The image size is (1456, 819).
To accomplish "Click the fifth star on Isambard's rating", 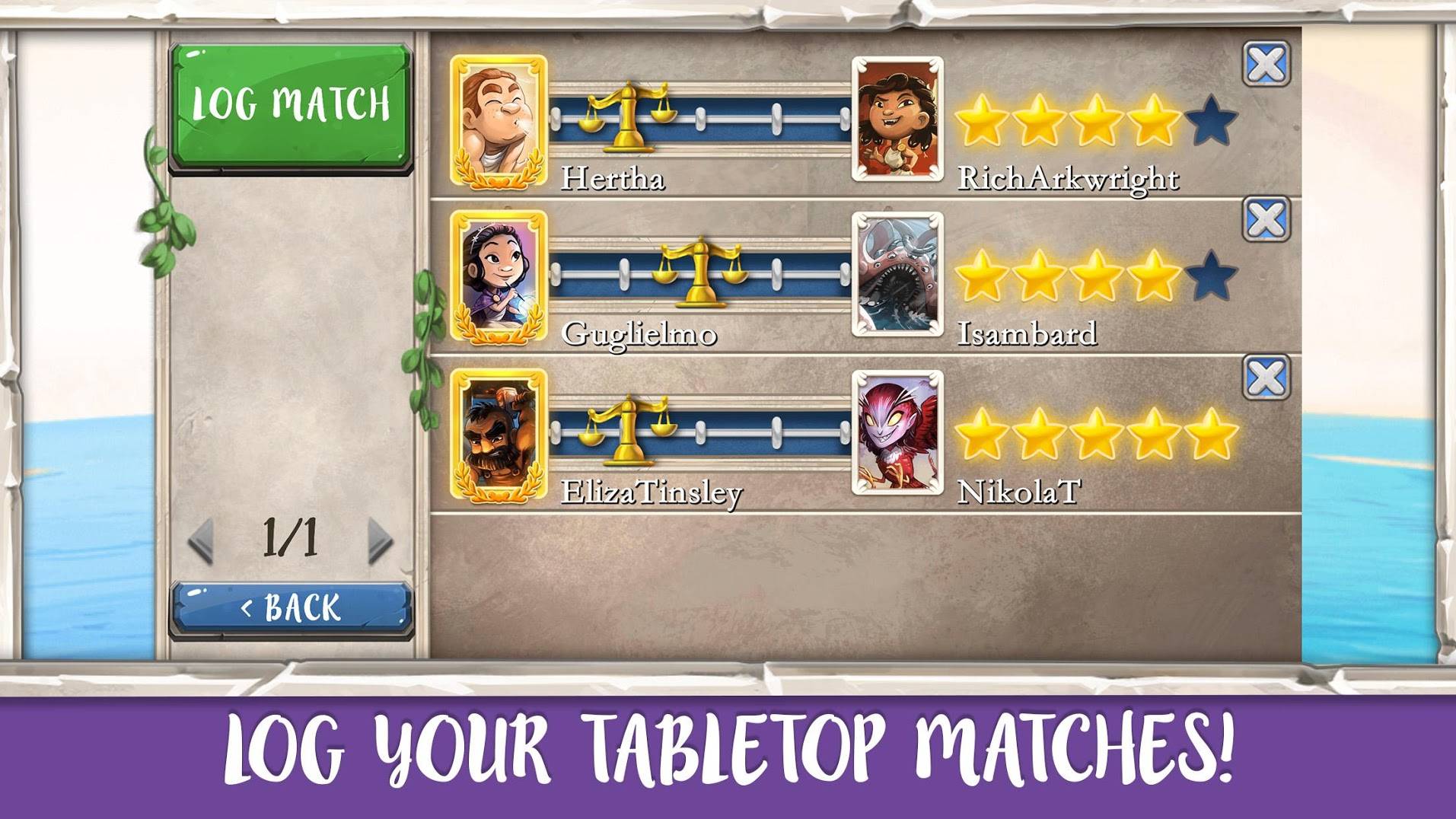I will [x=1210, y=276].
